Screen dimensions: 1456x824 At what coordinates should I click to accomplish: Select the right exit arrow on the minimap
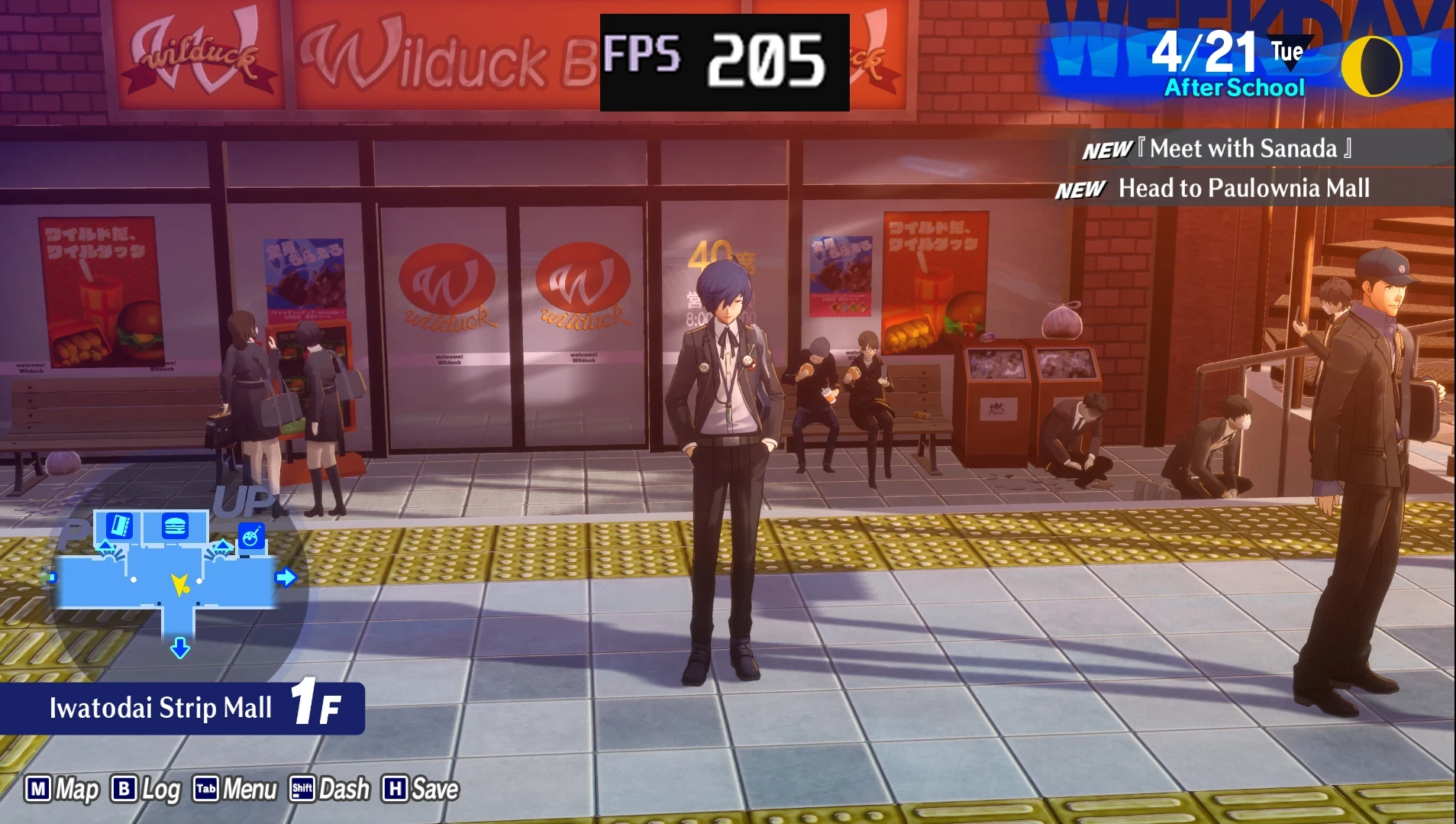(286, 579)
